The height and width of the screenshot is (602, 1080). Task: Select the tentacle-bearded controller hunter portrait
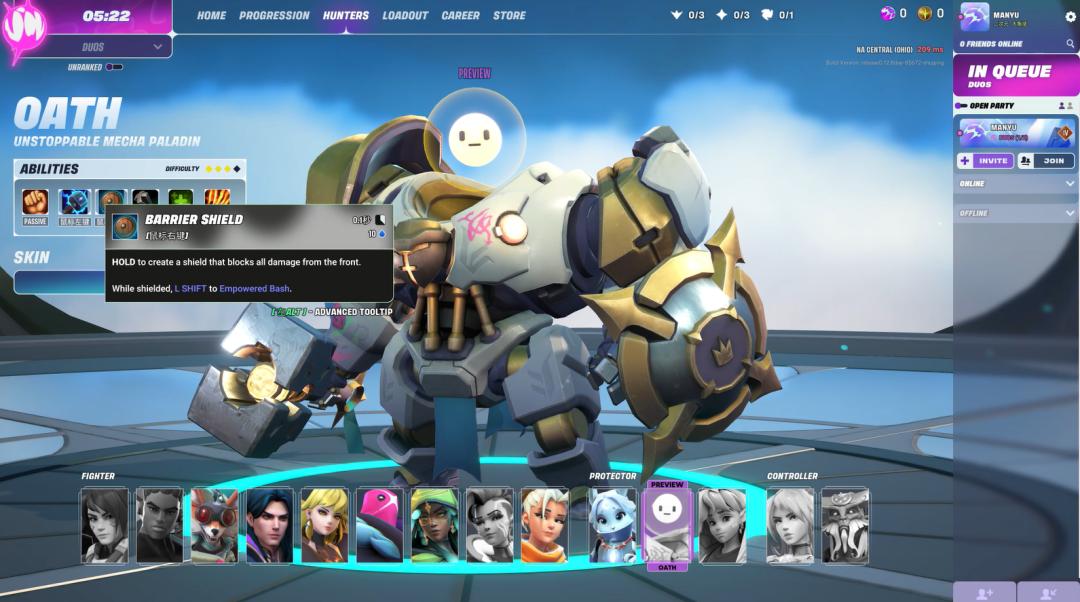coord(845,525)
